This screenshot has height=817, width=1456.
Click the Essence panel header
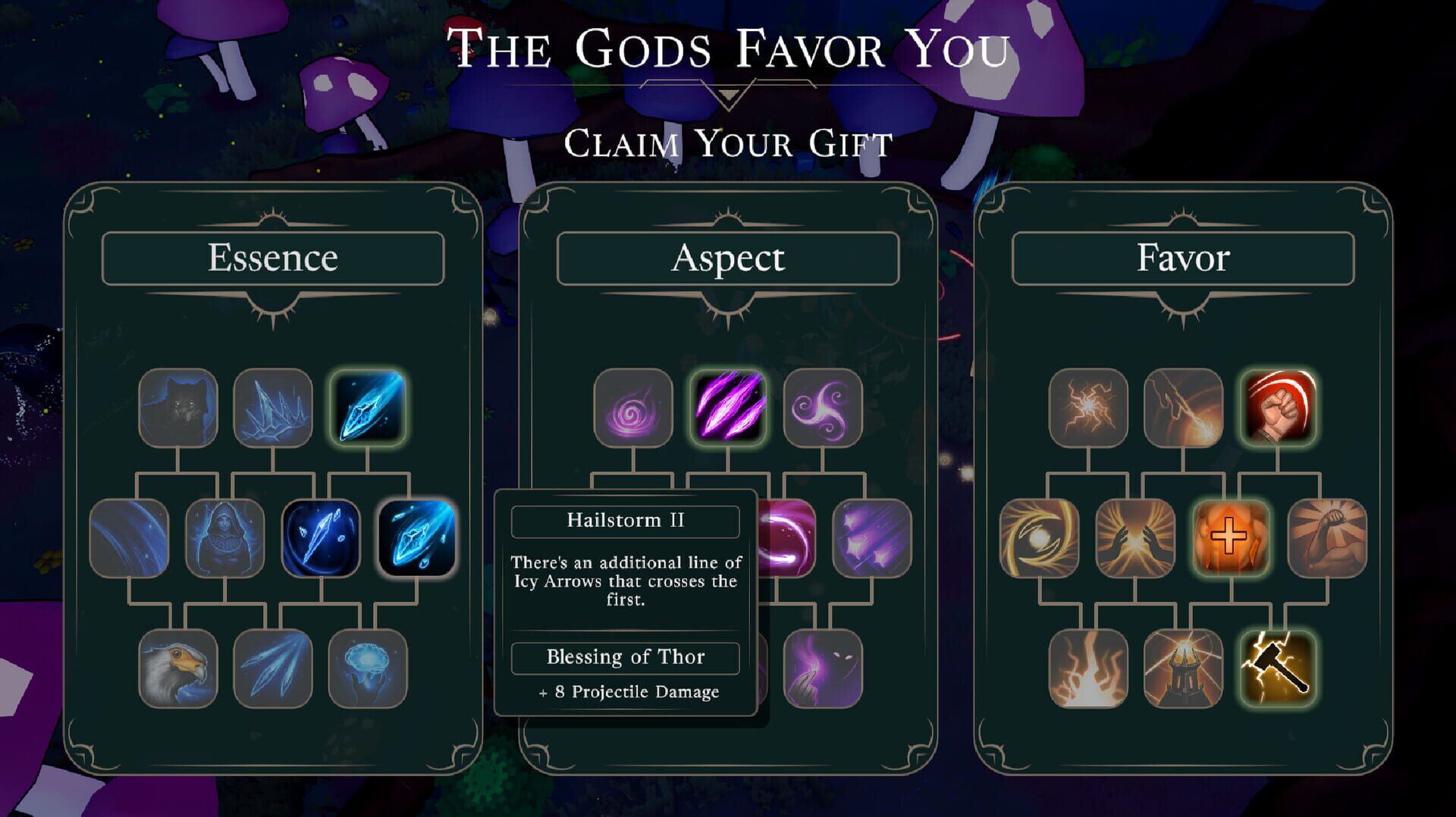[x=275, y=258]
